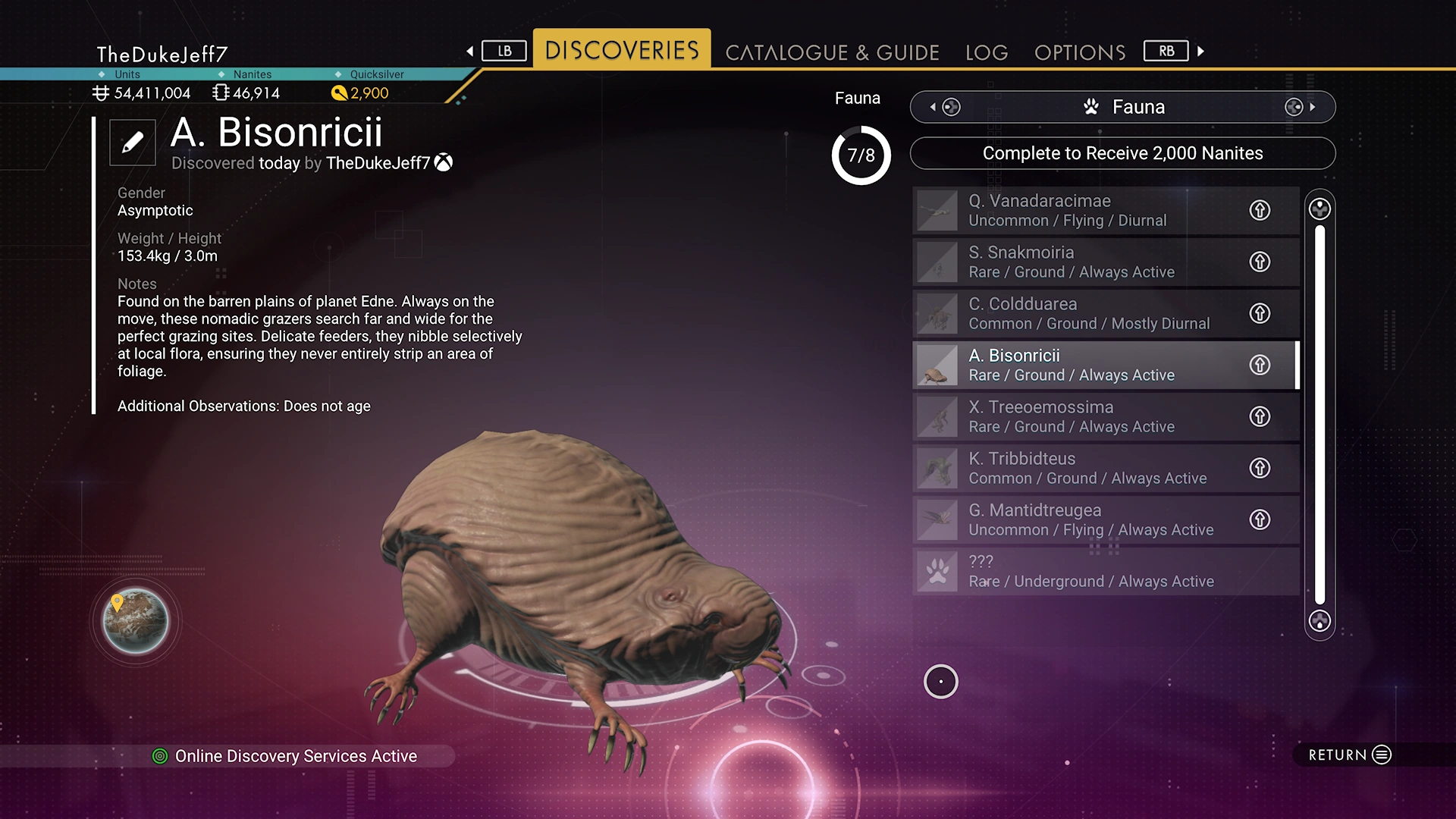Click the fauna list scrollbar

click(1319, 414)
